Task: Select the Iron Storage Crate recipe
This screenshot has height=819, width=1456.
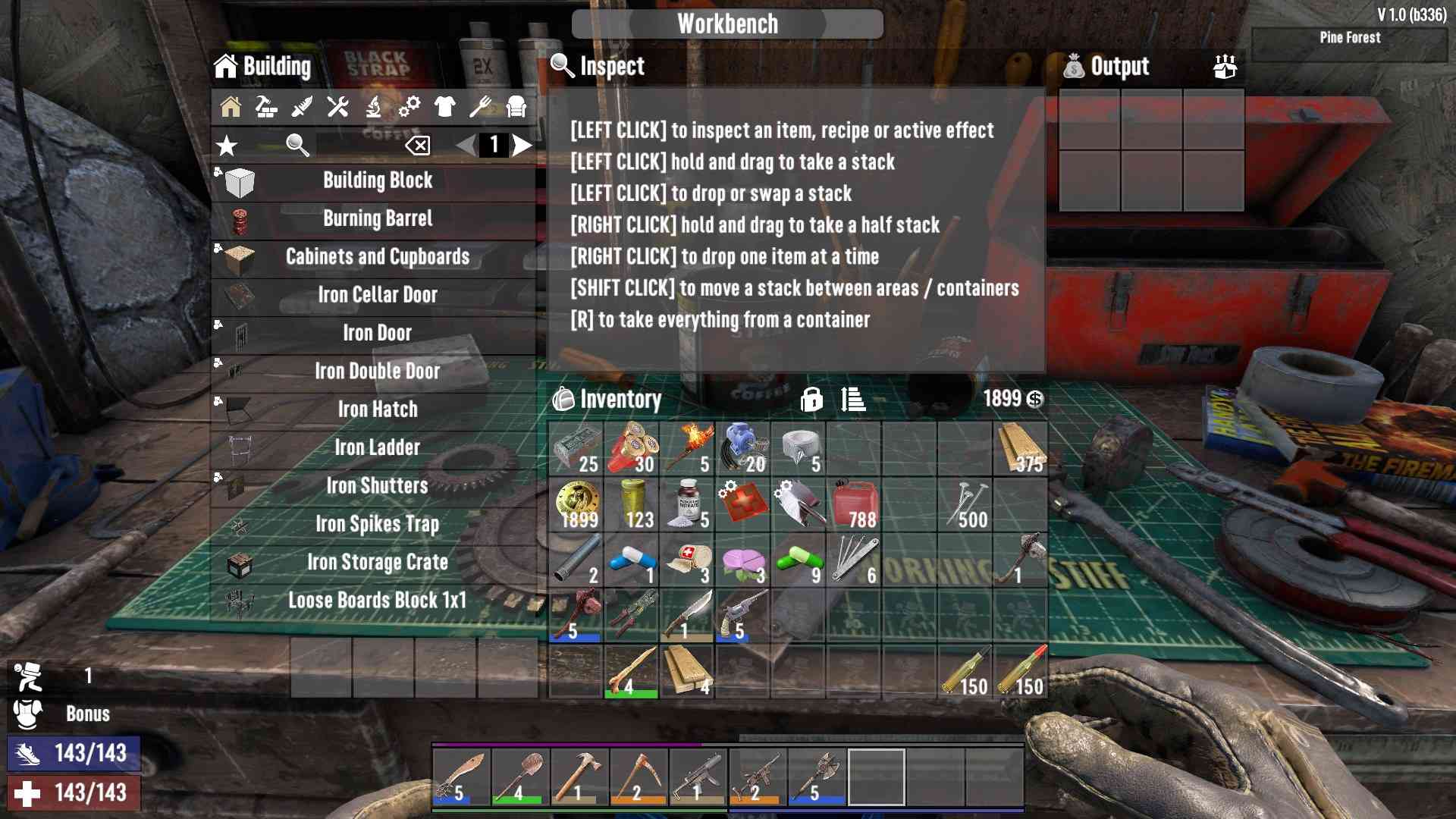Action: (377, 562)
